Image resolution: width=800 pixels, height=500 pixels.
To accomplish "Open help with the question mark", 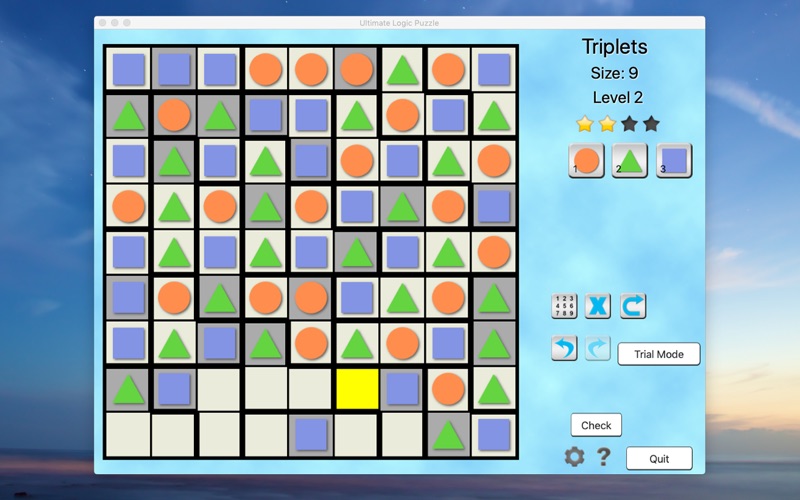I will tap(604, 457).
